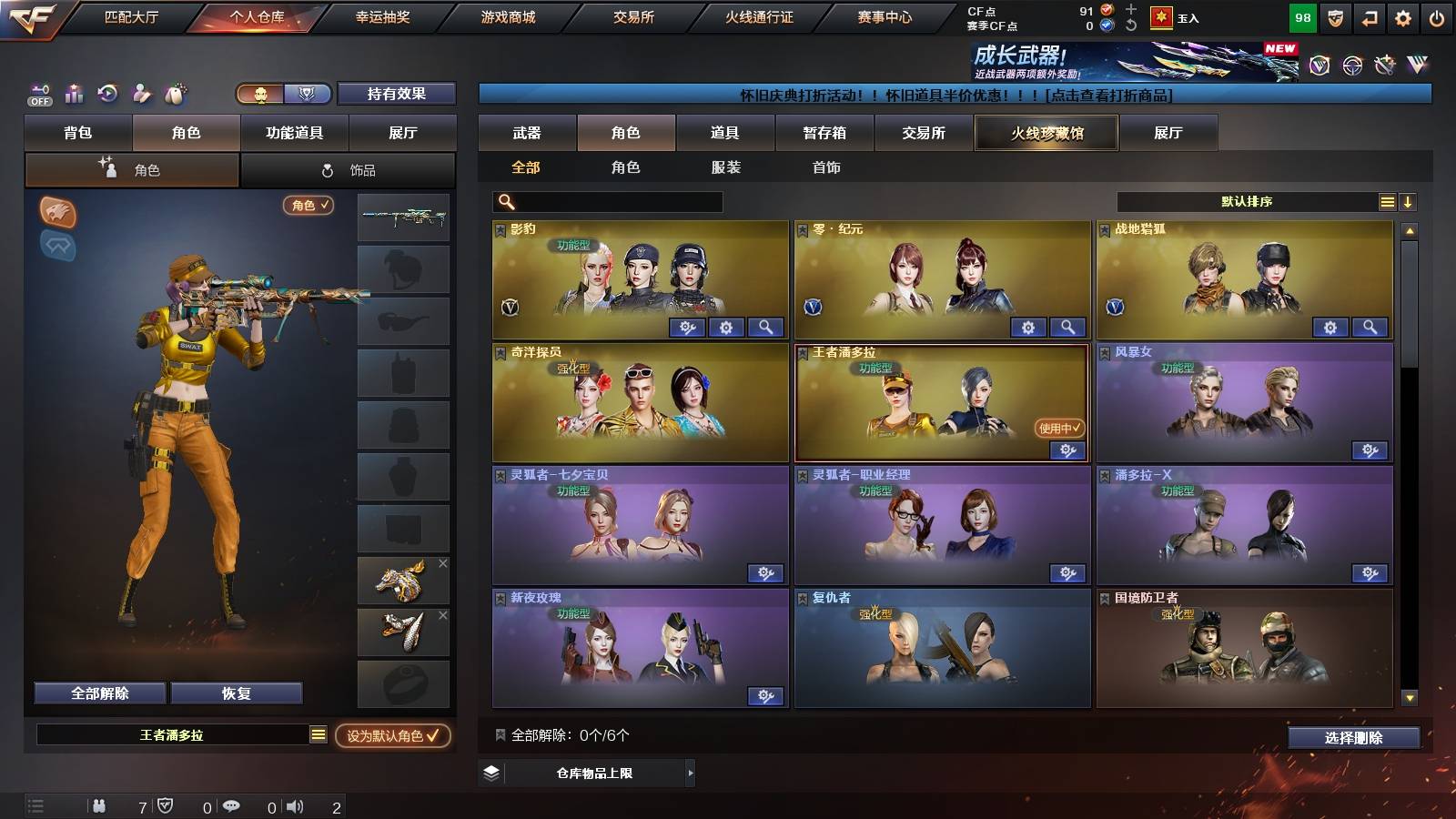
Task: Open the settings gear in the top right
Action: point(1402,15)
